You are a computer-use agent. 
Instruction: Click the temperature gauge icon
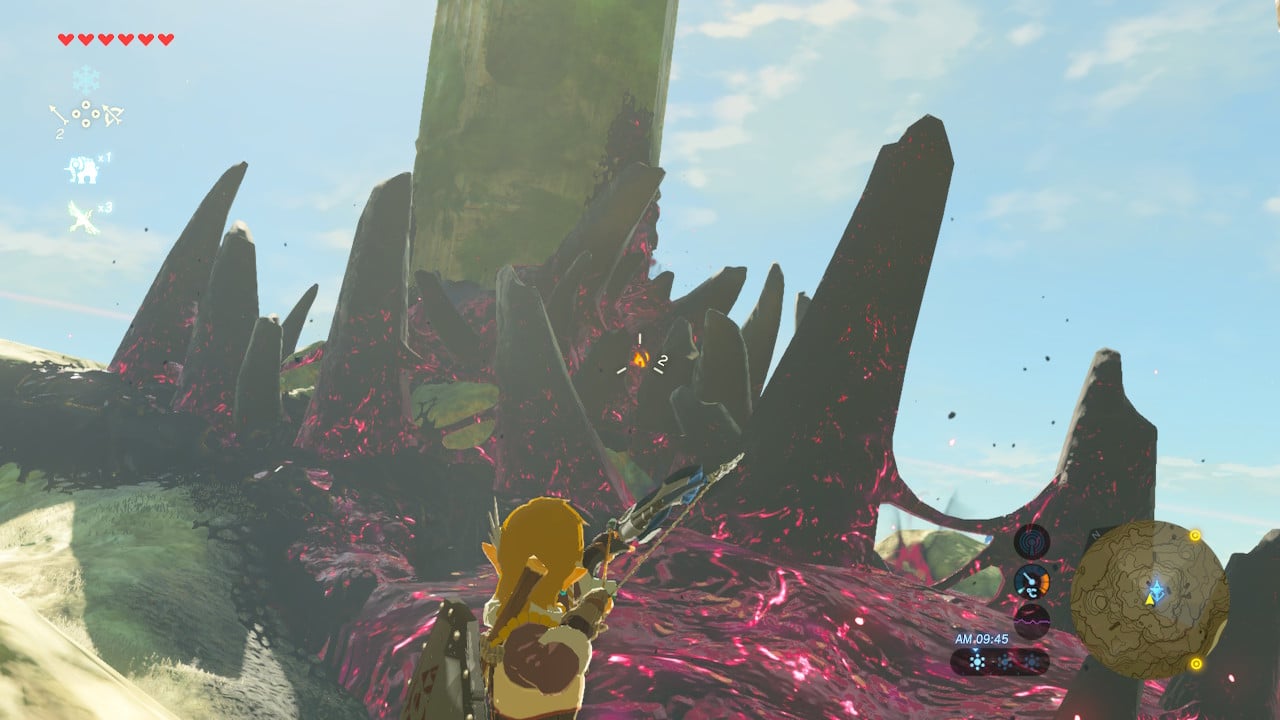1030,582
